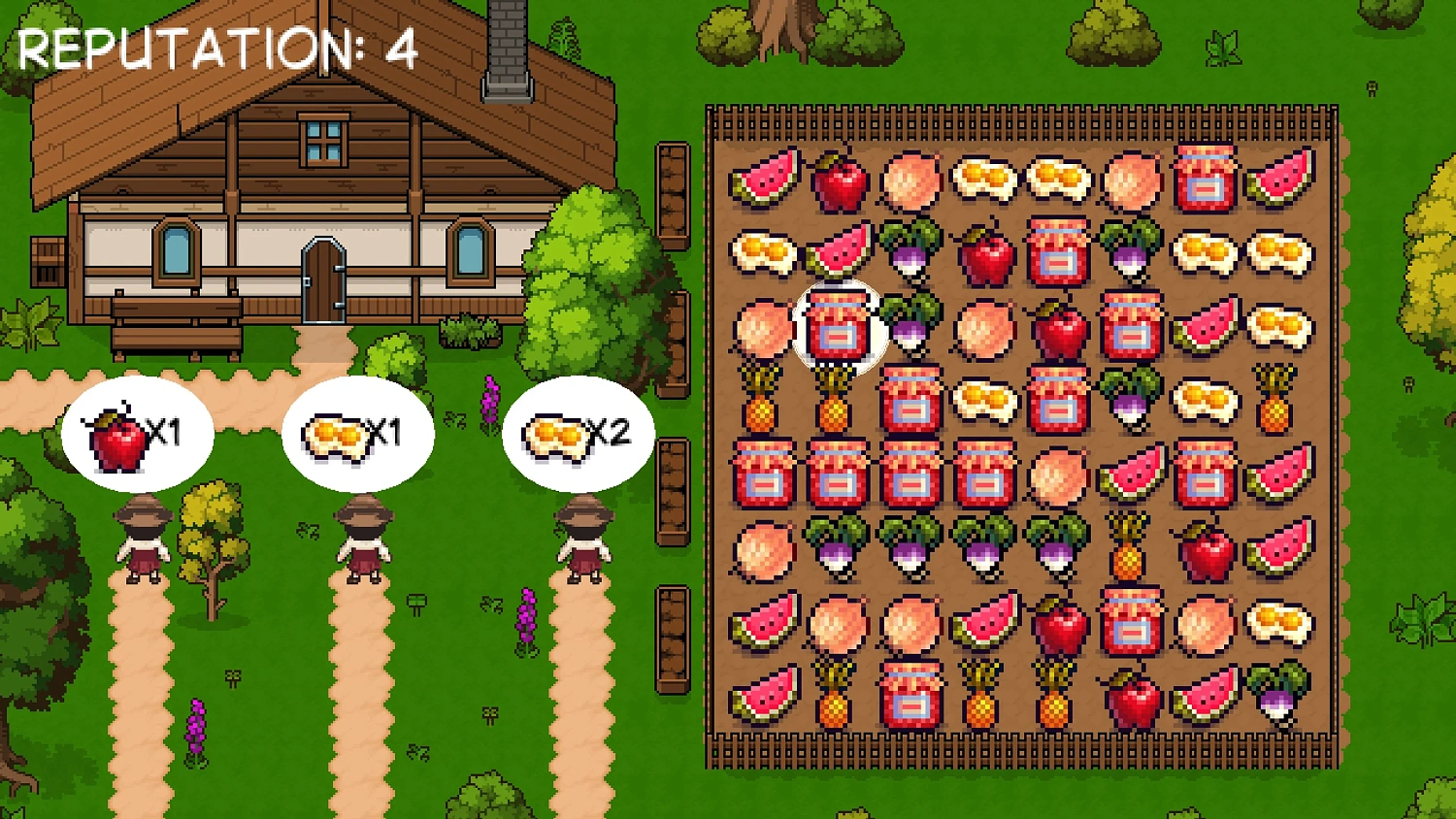Click the topmost wooden crate beside the board
This screenshot has width=1456, height=819.
[x=673, y=194]
